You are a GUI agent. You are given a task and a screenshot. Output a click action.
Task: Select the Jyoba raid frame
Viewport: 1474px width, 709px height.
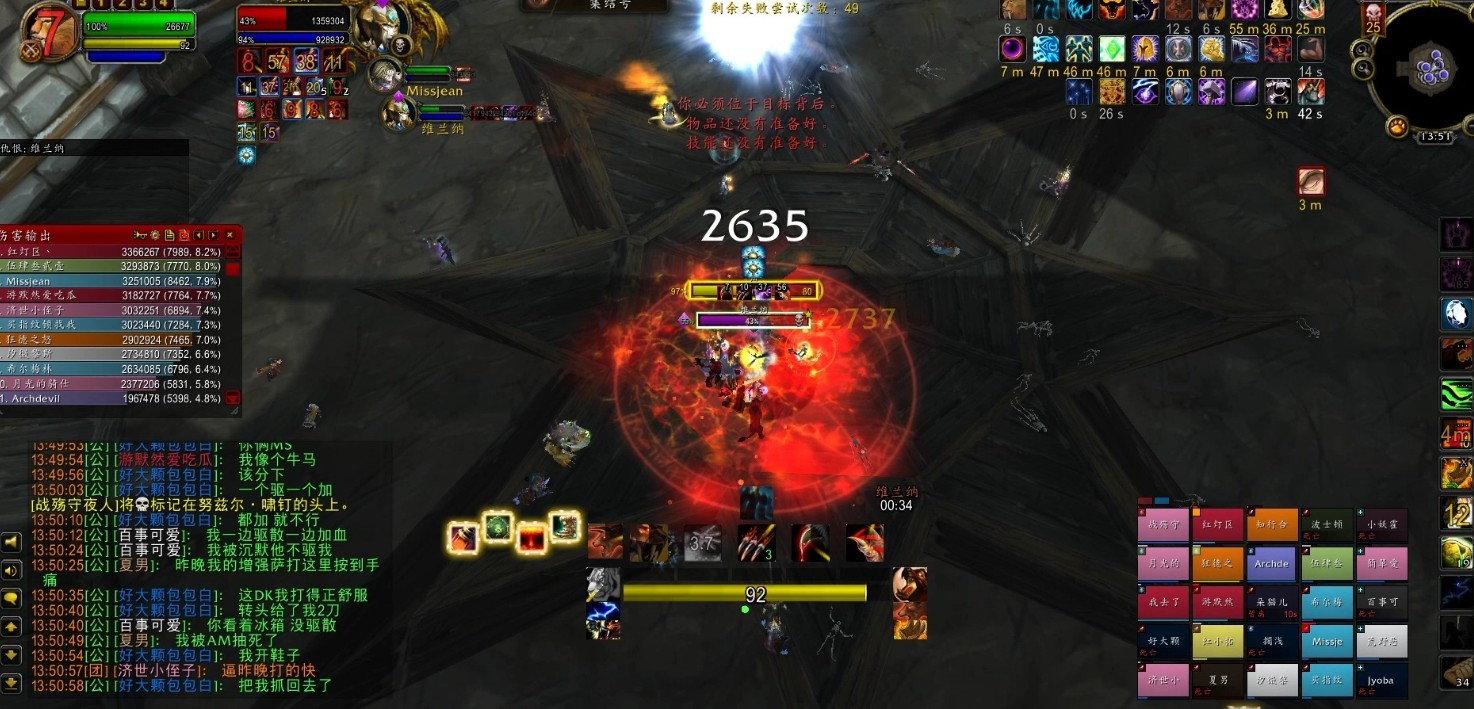point(1381,680)
